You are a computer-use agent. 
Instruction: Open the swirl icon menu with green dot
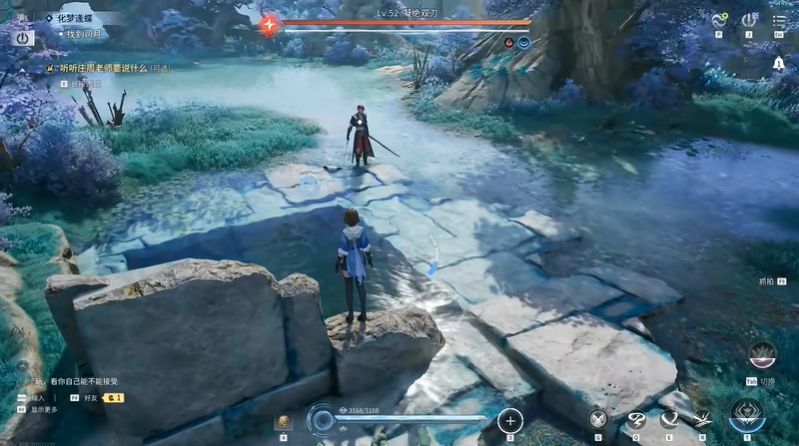718,20
